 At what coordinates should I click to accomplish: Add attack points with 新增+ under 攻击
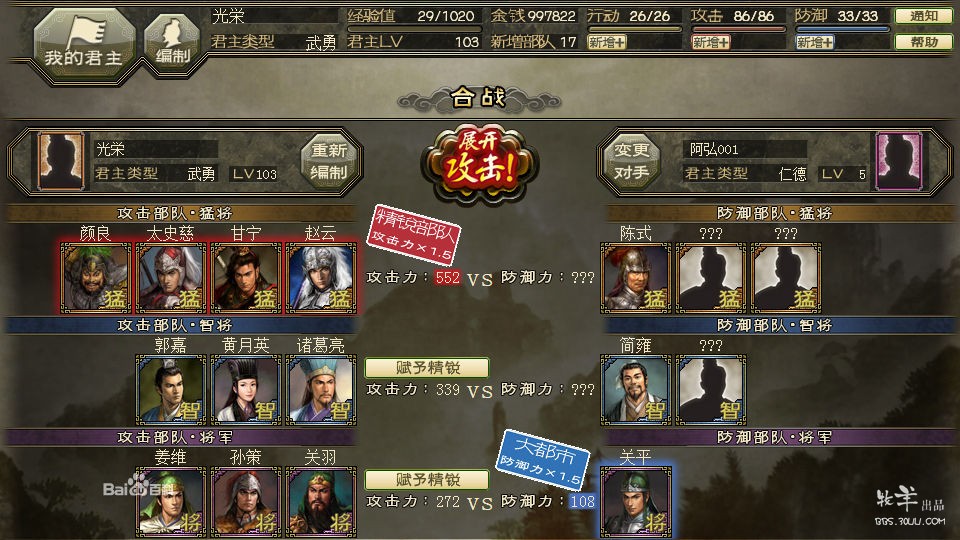point(710,42)
